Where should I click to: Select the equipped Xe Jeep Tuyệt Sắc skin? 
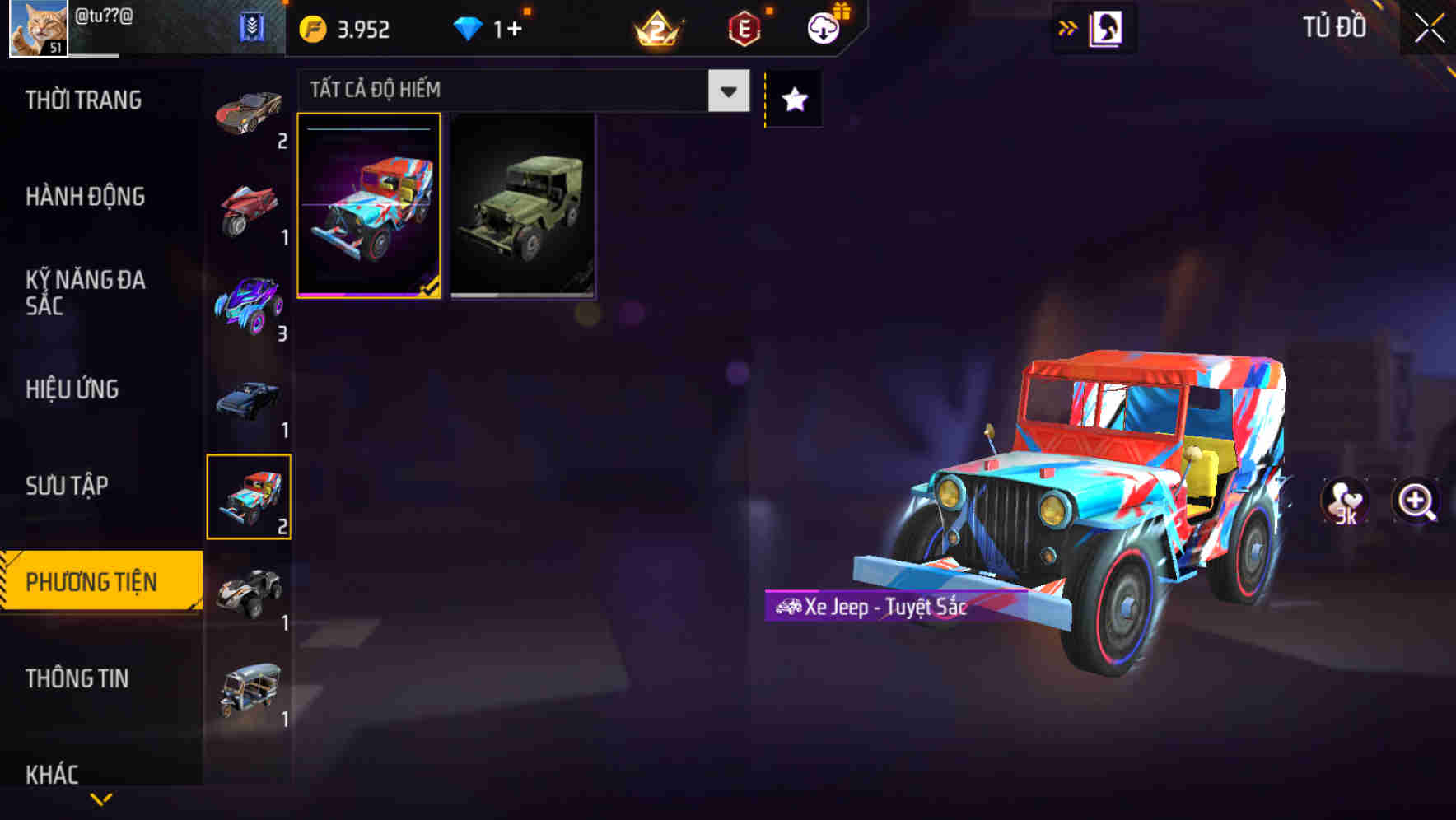(x=371, y=206)
